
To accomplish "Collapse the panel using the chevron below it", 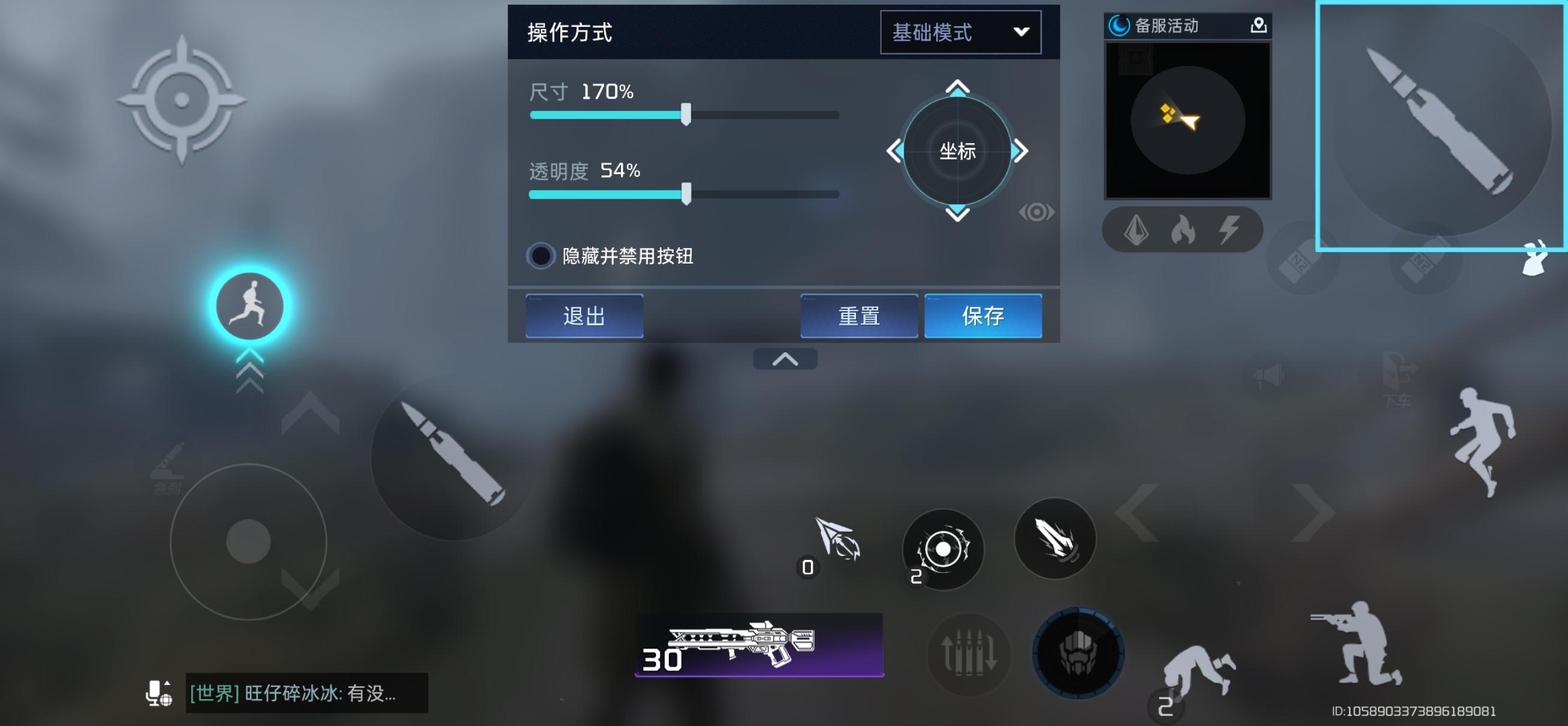I will tap(786, 358).
